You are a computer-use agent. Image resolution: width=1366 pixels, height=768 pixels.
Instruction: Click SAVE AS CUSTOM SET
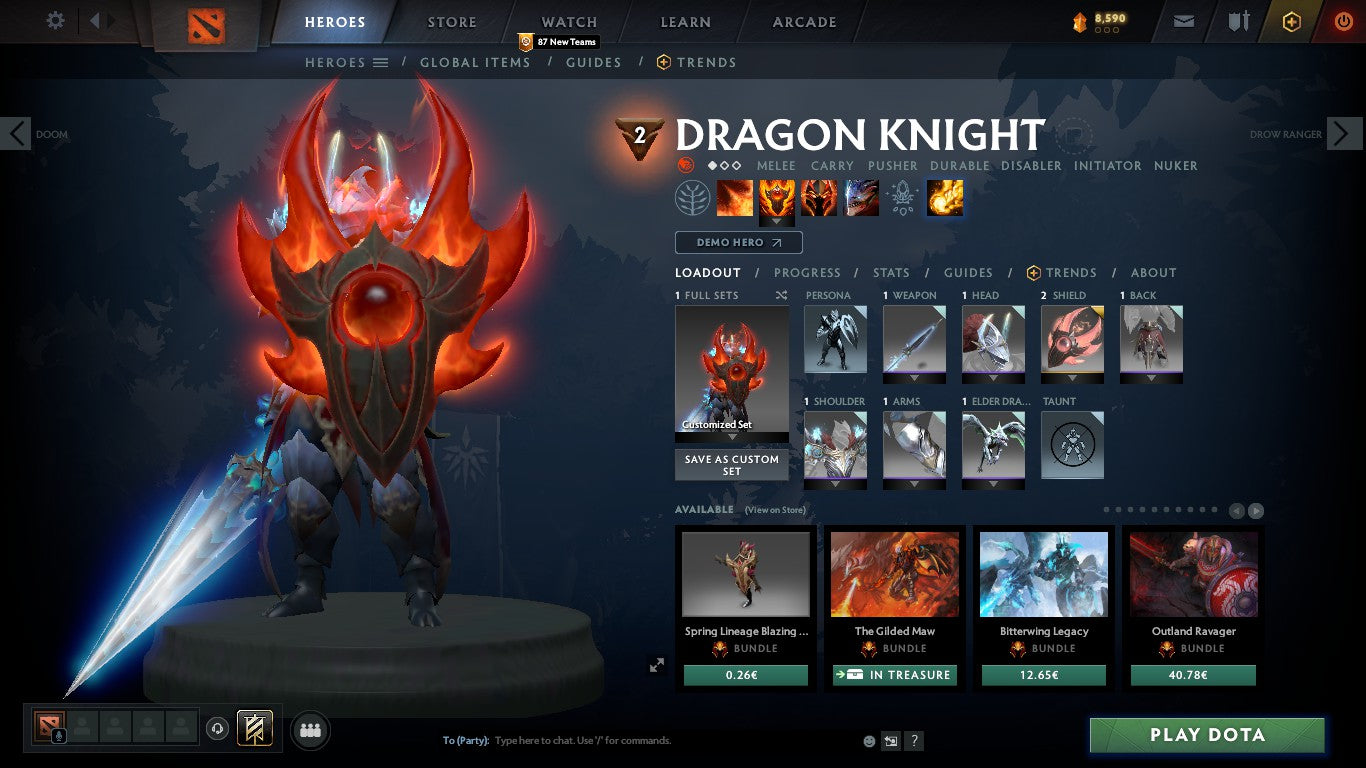coord(731,465)
